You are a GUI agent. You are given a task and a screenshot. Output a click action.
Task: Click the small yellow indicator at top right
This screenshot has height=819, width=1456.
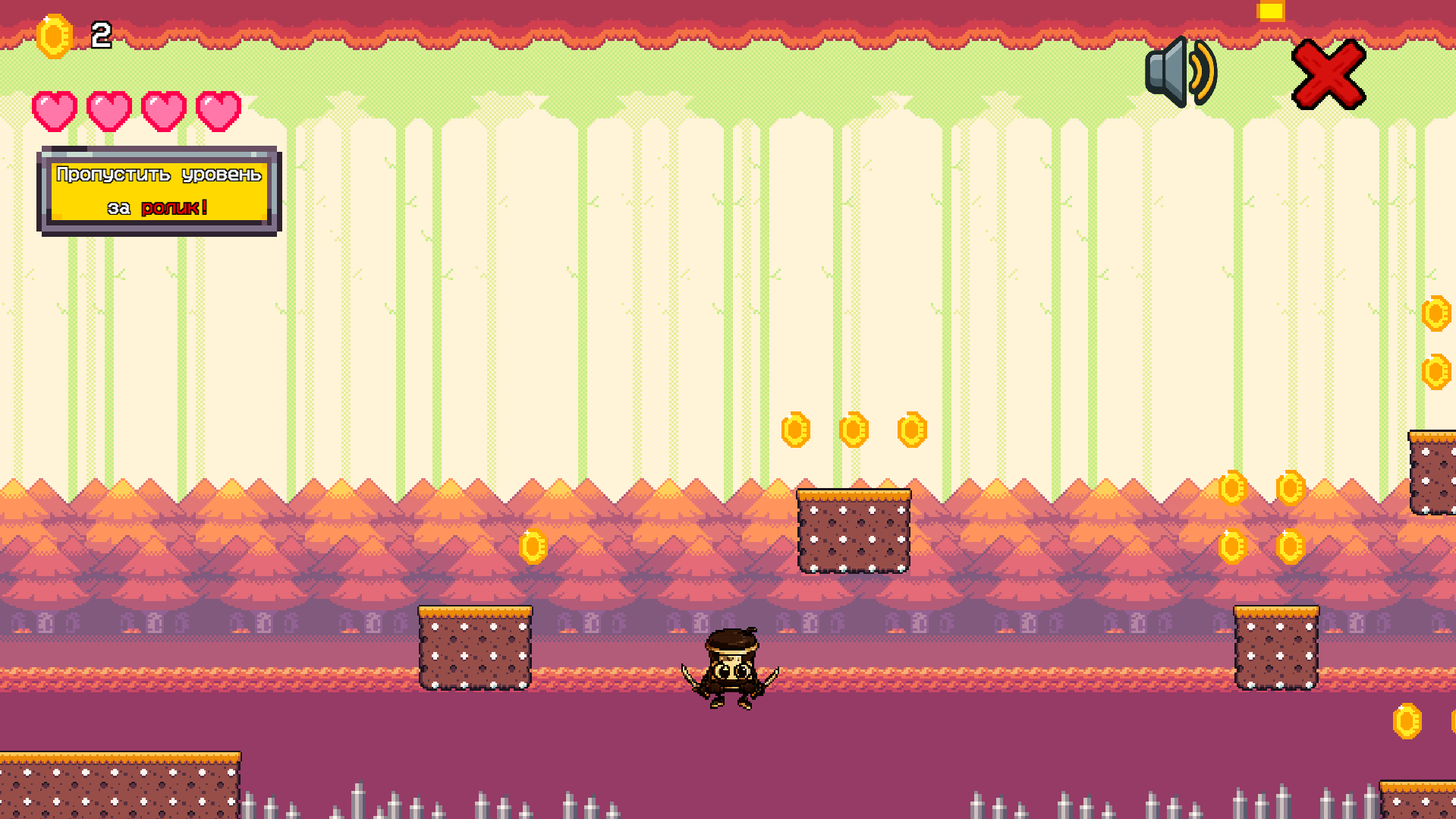click(x=1269, y=10)
